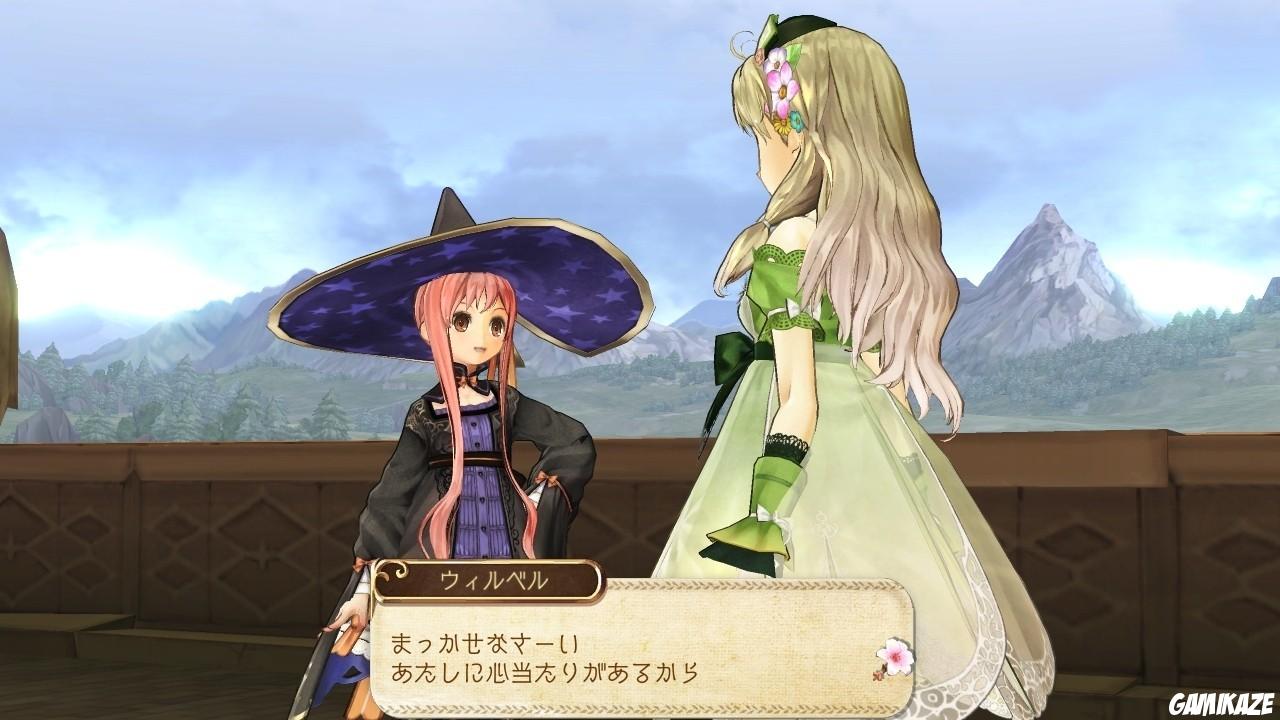Click the flower hairpin in Ayesha's hair
This screenshot has width=1280, height=720.
click(778, 80)
